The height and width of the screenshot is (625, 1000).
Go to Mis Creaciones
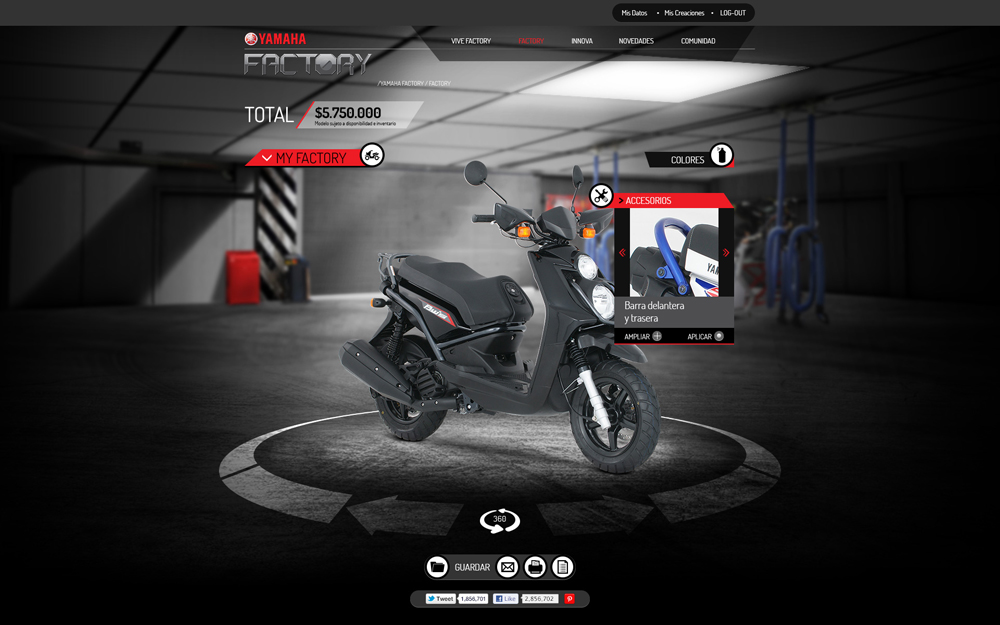pyautogui.click(x=684, y=13)
